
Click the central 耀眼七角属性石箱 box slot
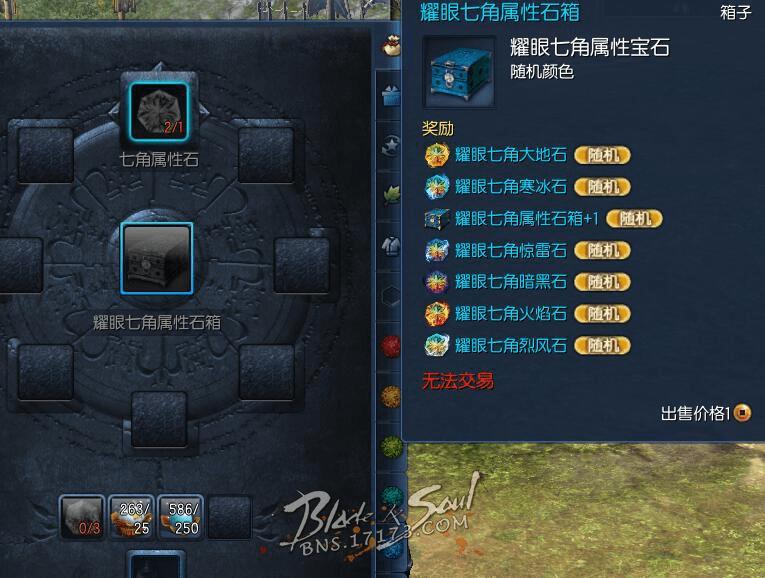click(x=156, y=257)
